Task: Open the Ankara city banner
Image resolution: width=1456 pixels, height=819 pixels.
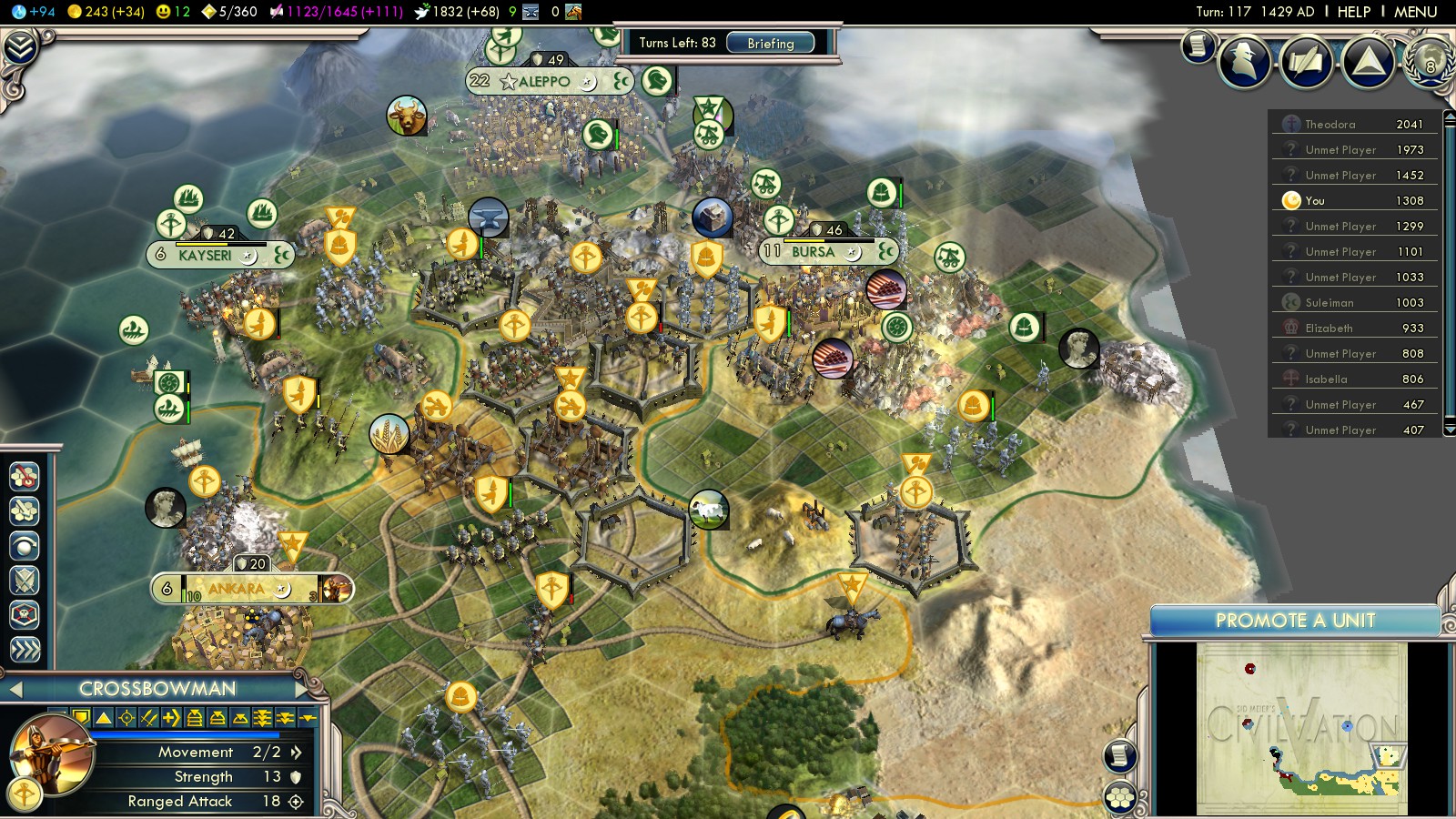Action: [237, 589]
